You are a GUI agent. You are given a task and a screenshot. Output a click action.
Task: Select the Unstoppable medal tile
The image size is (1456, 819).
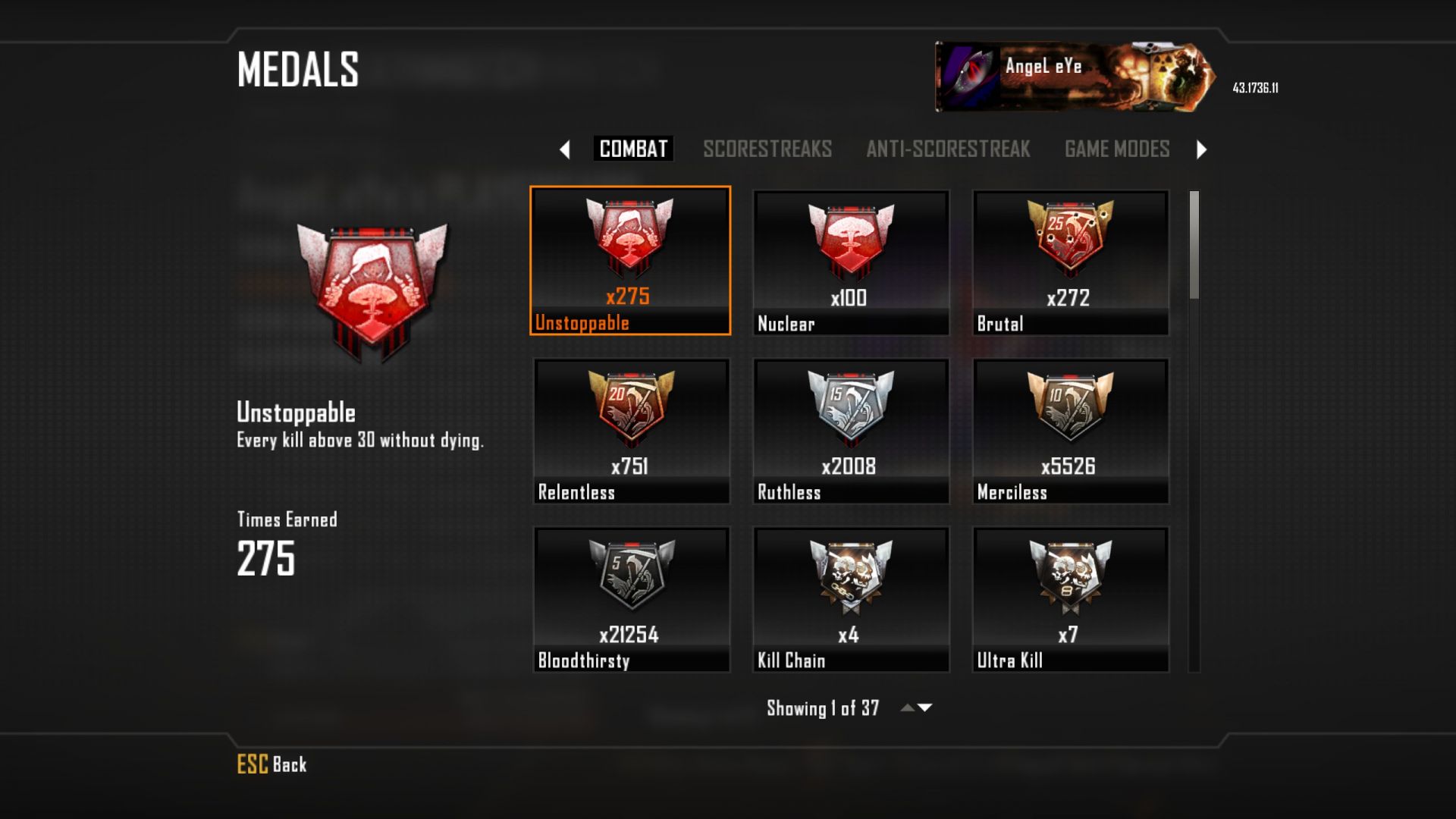[630, 260]
